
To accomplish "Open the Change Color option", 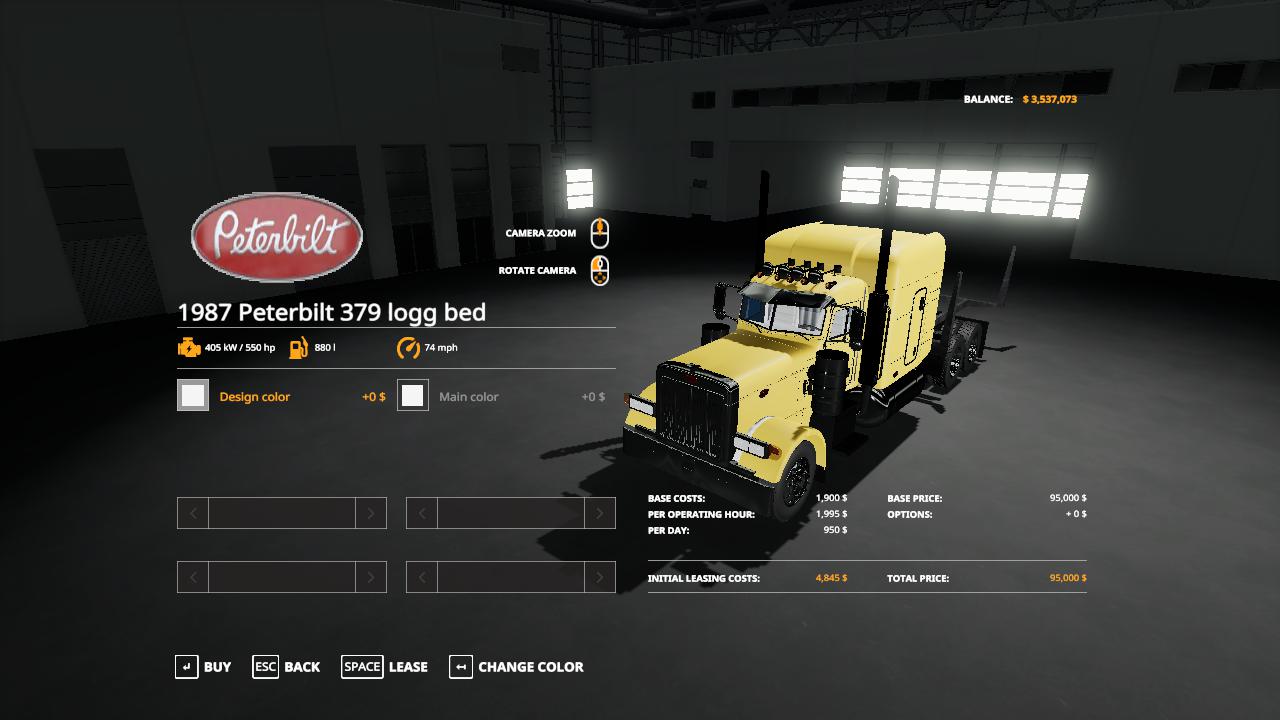I will pyautogui.click(x=517, y=667).
